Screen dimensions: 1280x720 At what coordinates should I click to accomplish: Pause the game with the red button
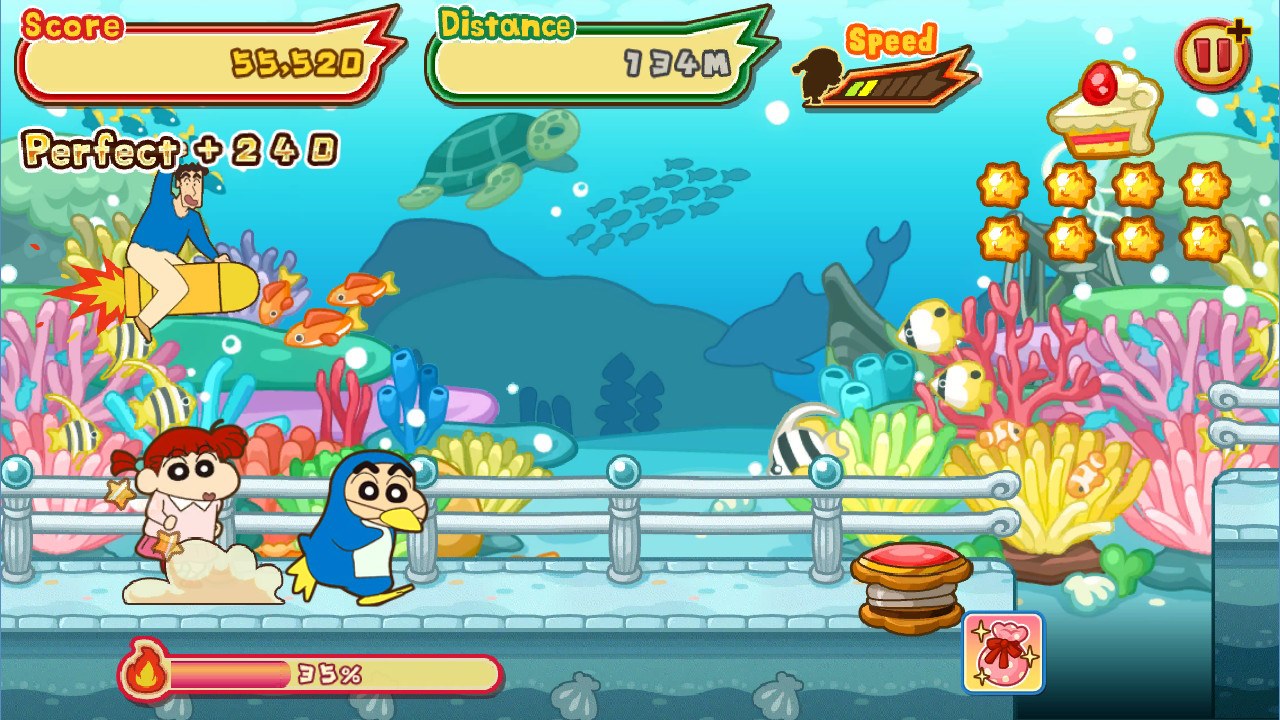[x=1212, y=56]
